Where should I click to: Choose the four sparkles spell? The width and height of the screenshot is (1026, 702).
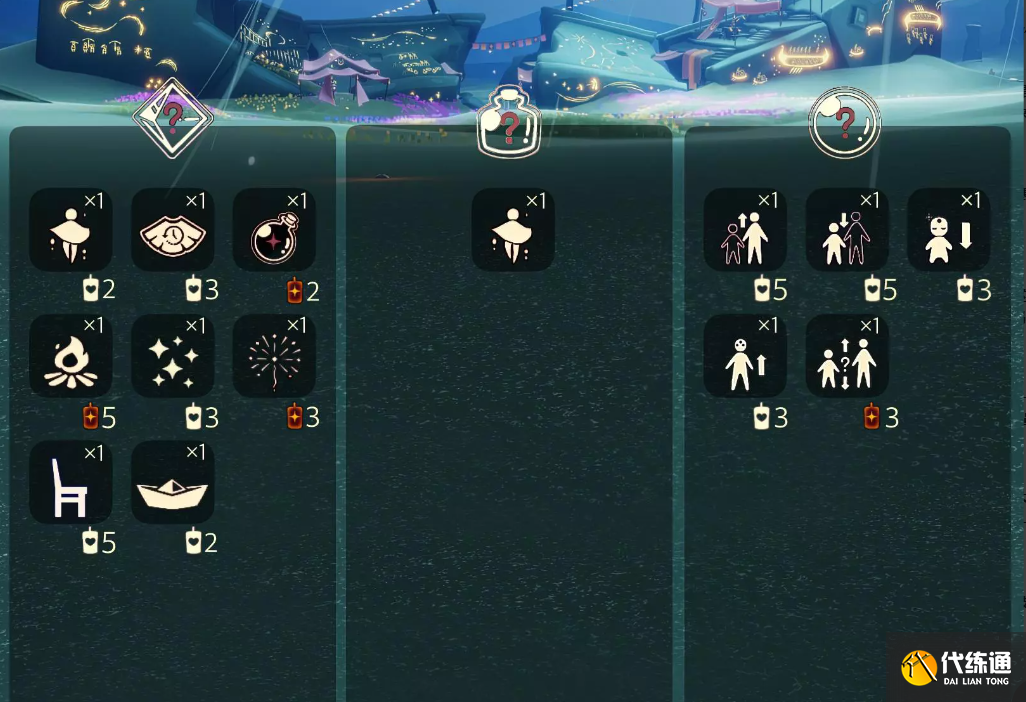click(x=172, y=356)
